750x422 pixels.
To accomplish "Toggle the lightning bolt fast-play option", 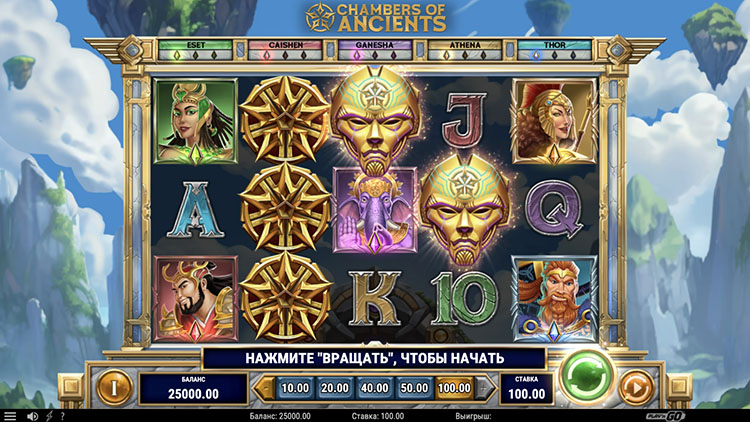I will [49, 416].
